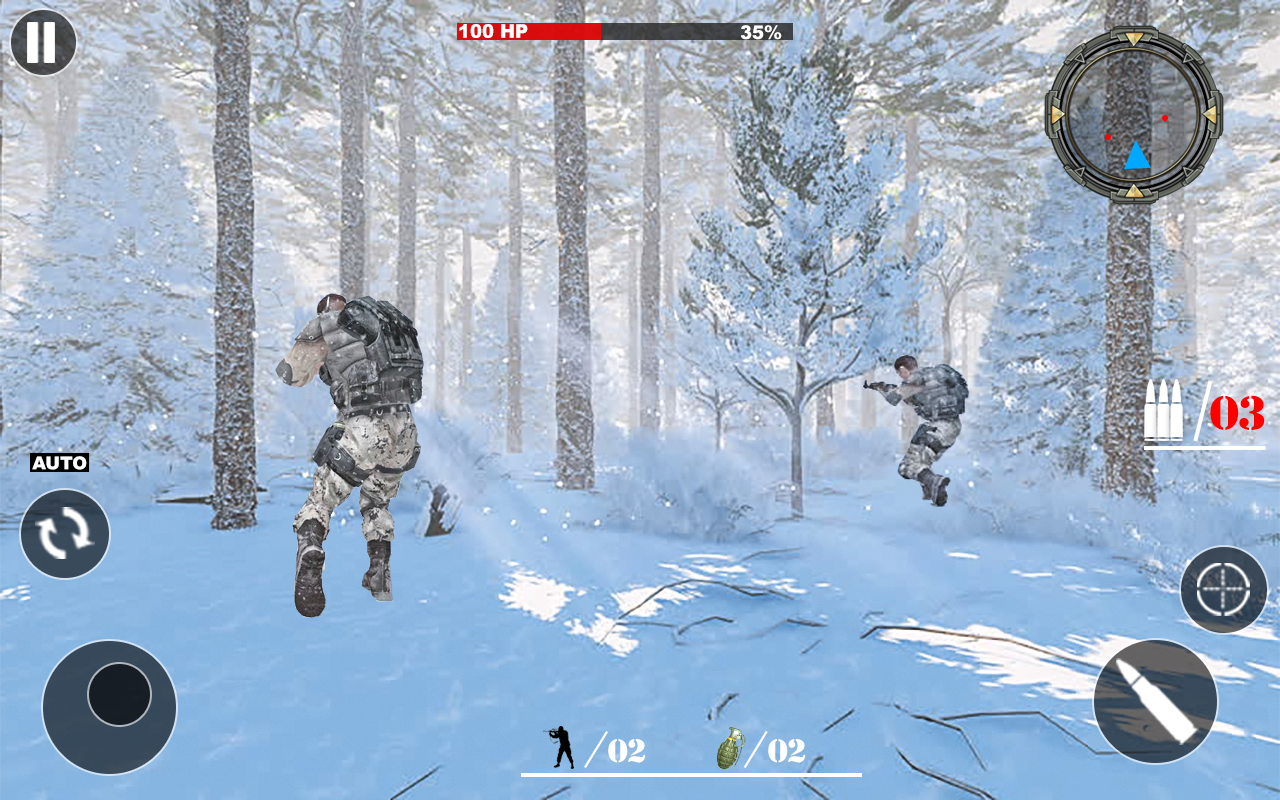Tap the lower red enemy dot on minimap

[1109, 137]
